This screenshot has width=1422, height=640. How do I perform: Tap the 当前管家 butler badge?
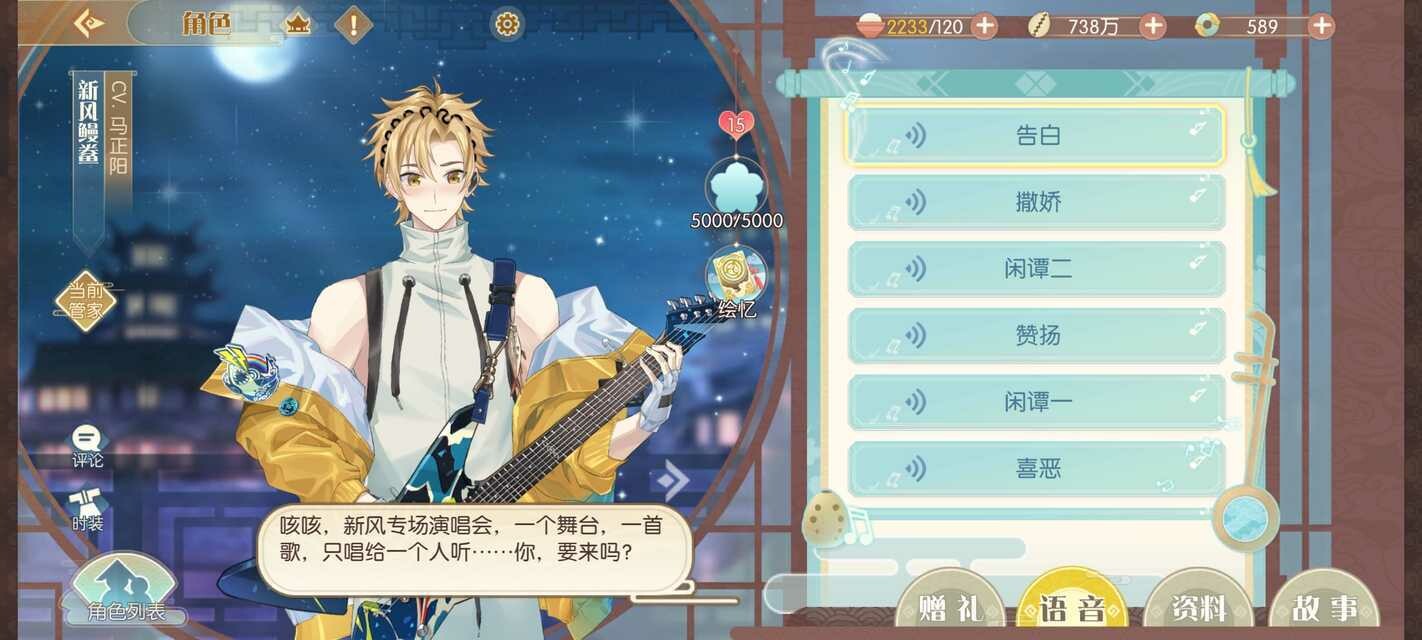(86, 300)
